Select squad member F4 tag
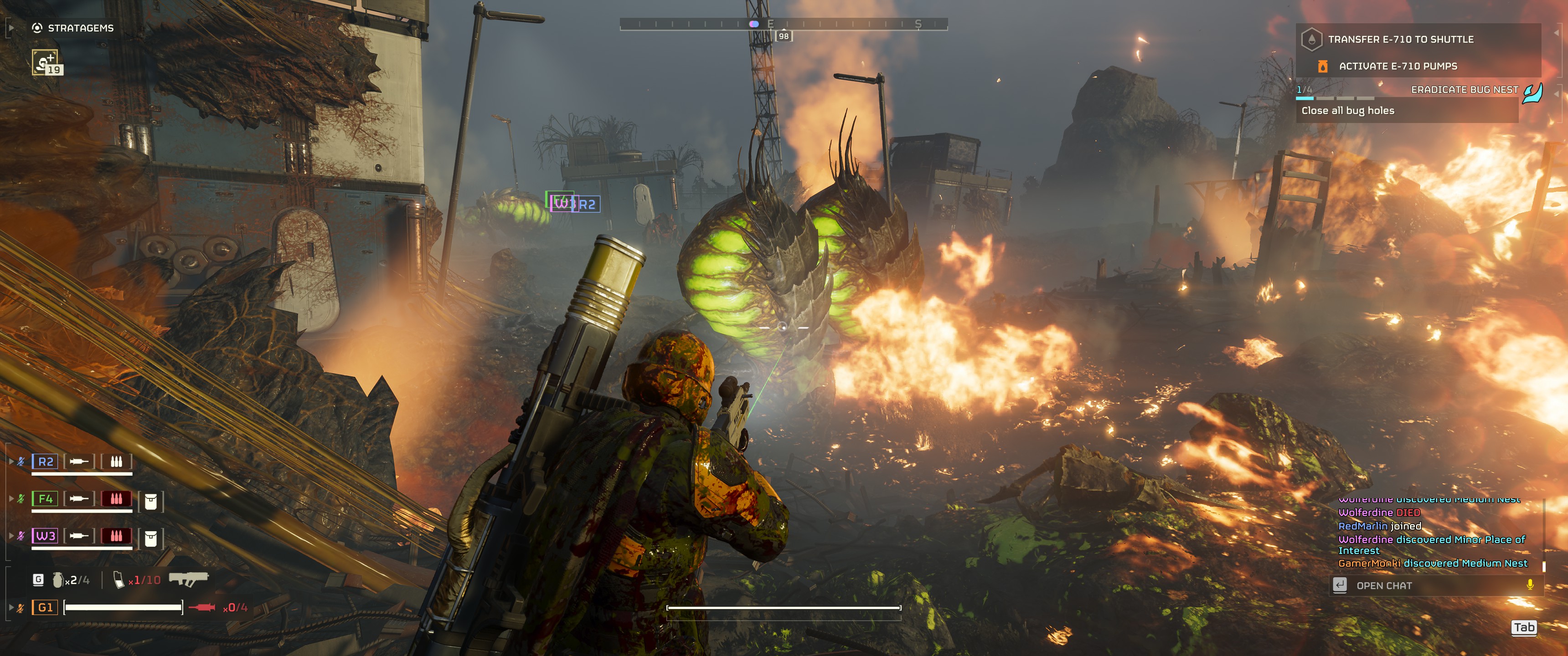 (46, 499)
